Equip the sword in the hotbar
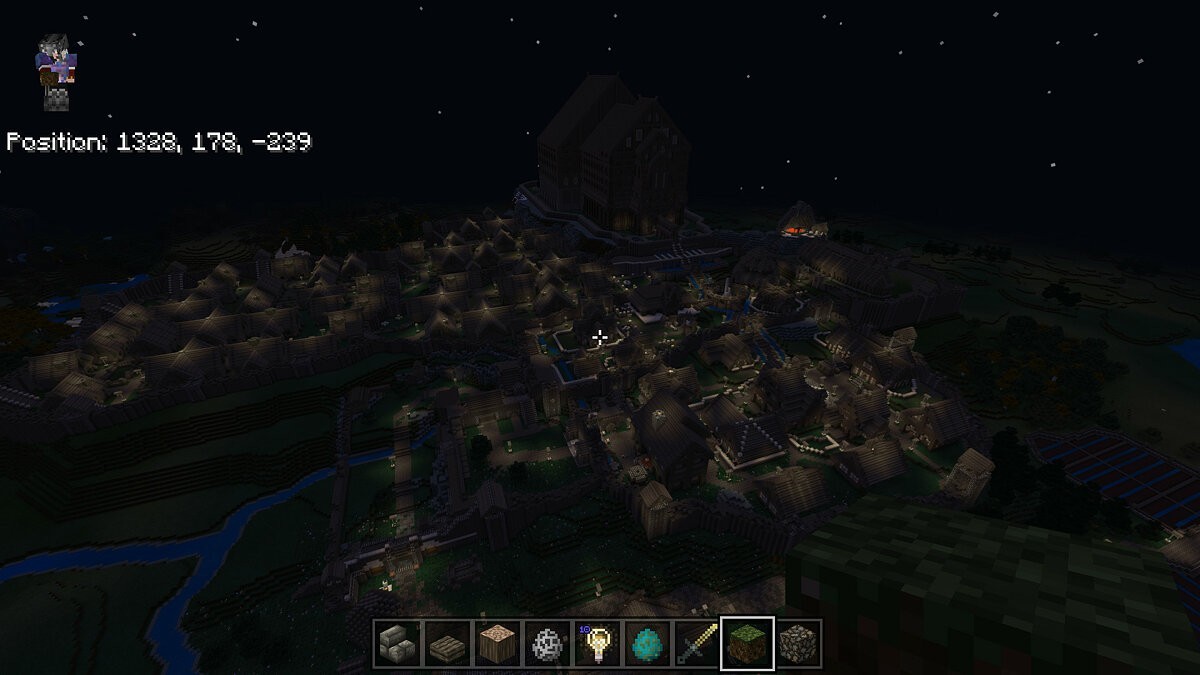 point(697,643)
